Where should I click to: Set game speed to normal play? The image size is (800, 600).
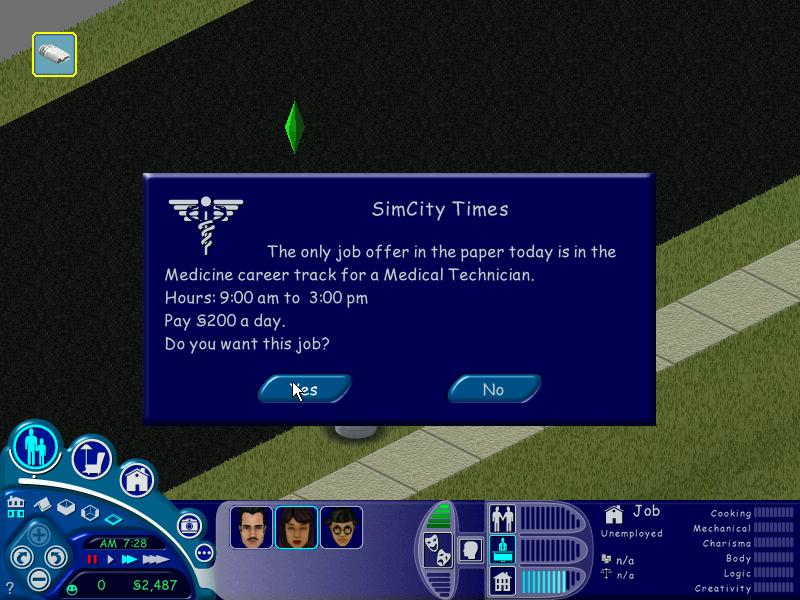(111, 559)
